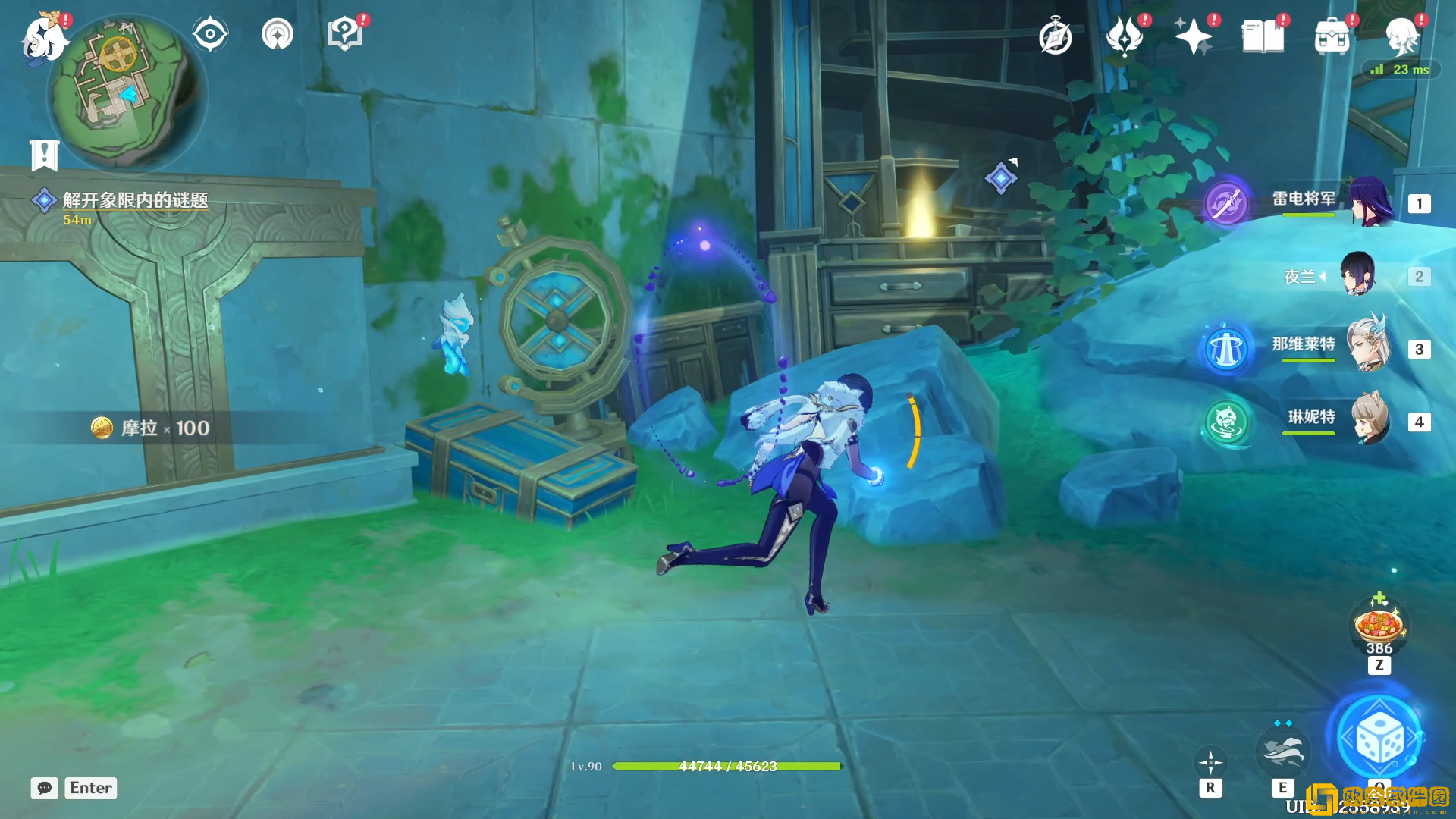Open the events flame-crest icon
The image size is (1456, 819).
tap(1124, 36)
